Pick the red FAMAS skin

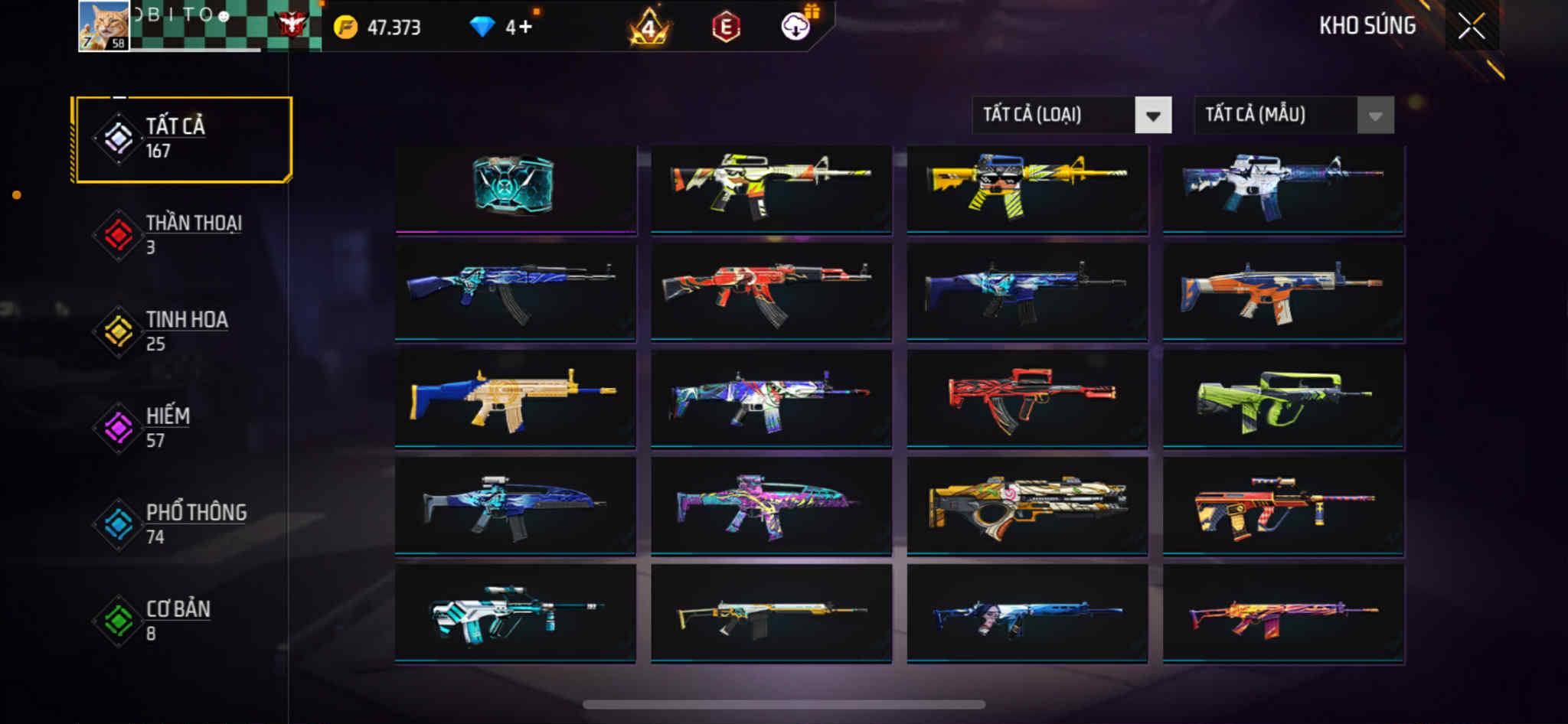tap(1026, 398)
